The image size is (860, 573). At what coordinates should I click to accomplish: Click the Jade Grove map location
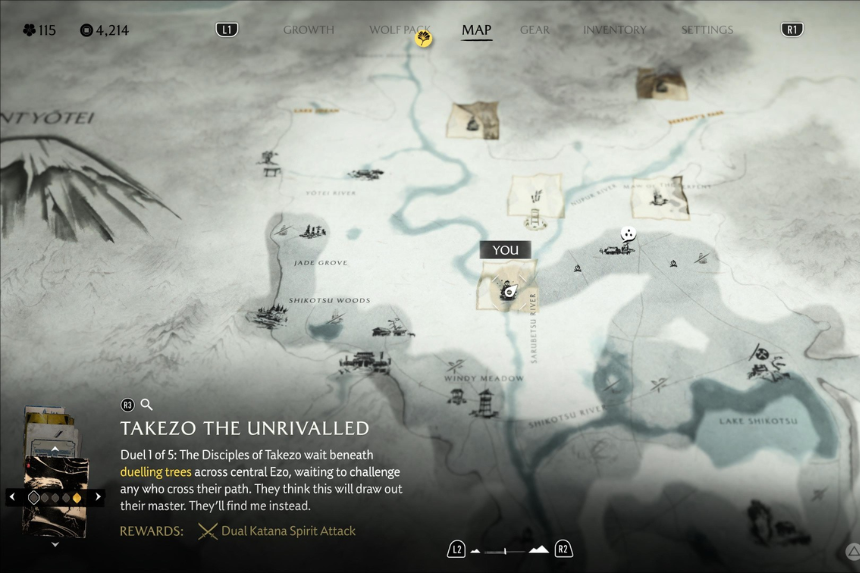[x=320, y=262]
